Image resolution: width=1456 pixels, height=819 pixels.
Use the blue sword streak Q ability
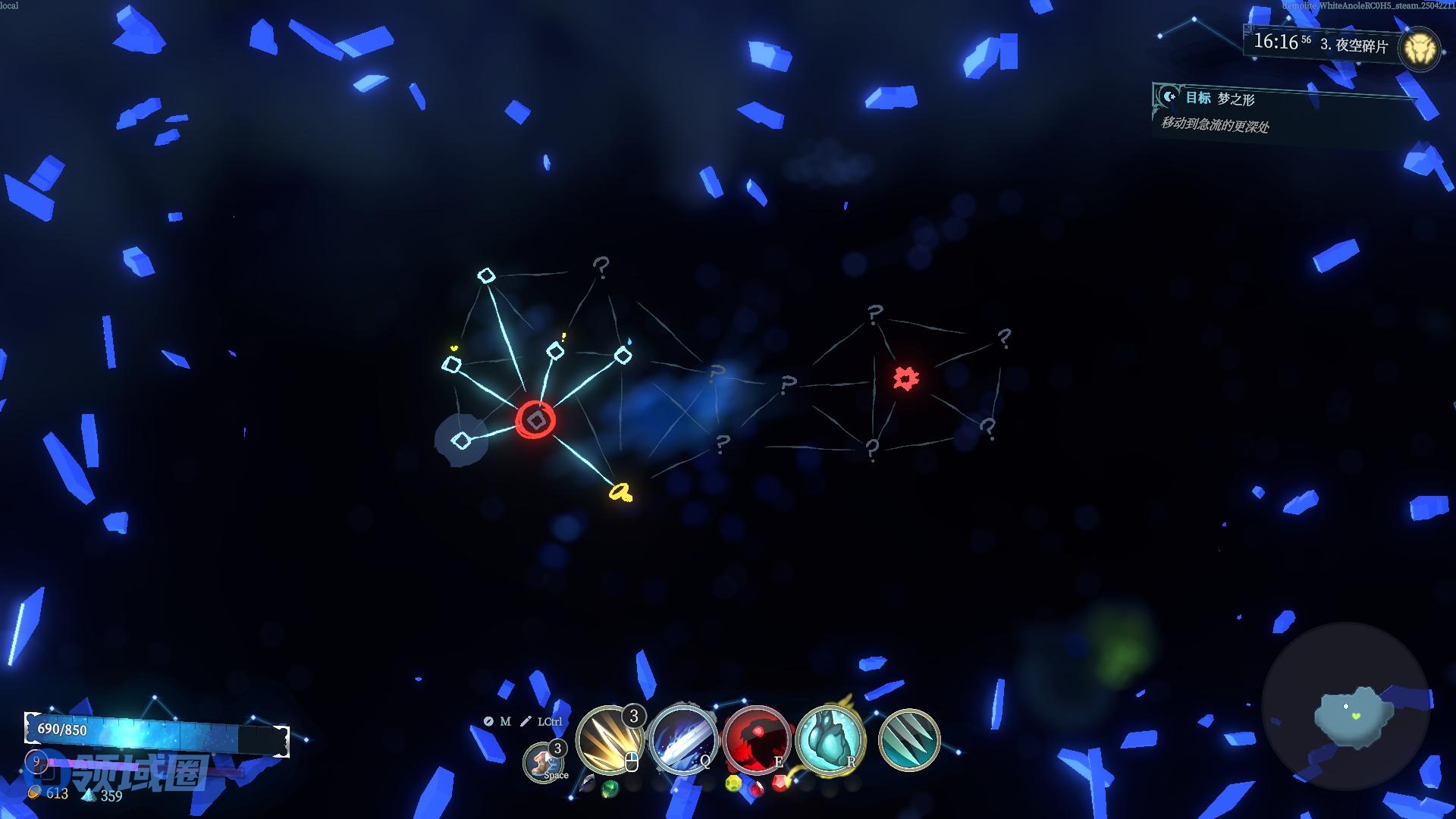click(682, 739)
